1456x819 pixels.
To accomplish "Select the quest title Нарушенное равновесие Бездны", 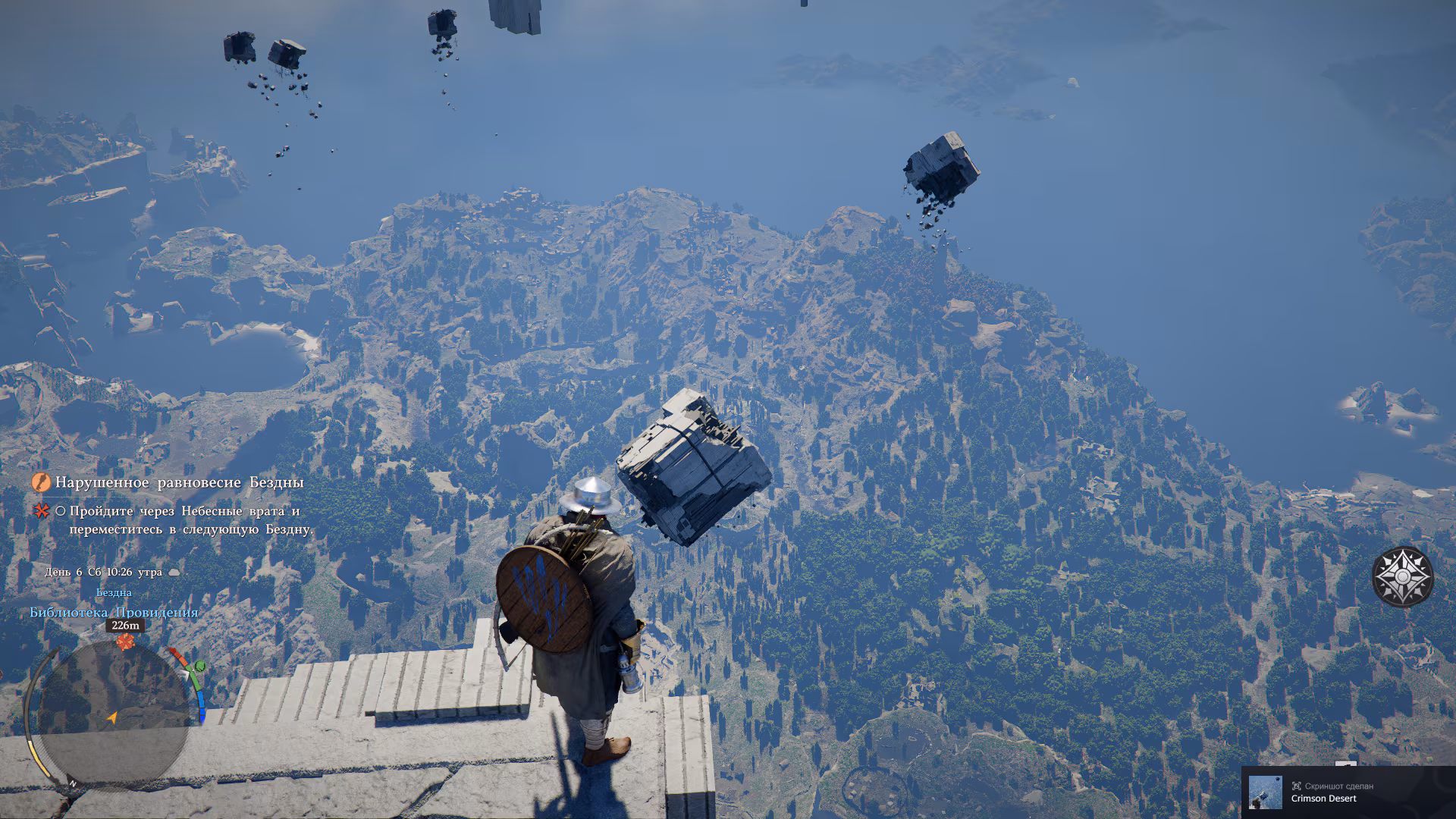I will pos(179,482).
